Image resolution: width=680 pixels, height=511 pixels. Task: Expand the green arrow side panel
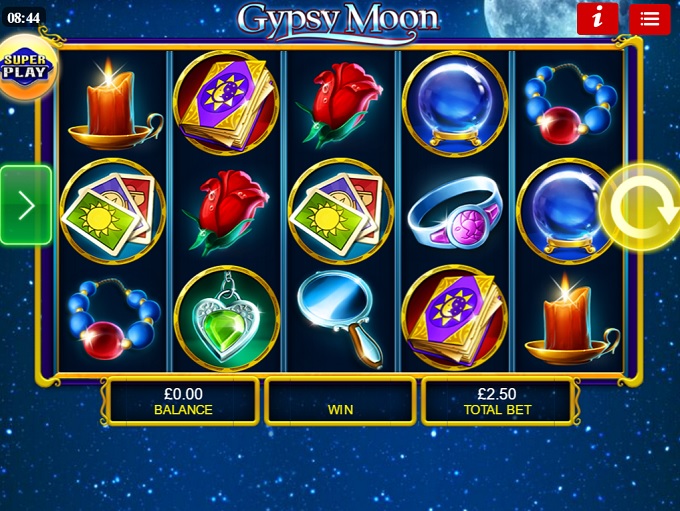pos(26,205)
